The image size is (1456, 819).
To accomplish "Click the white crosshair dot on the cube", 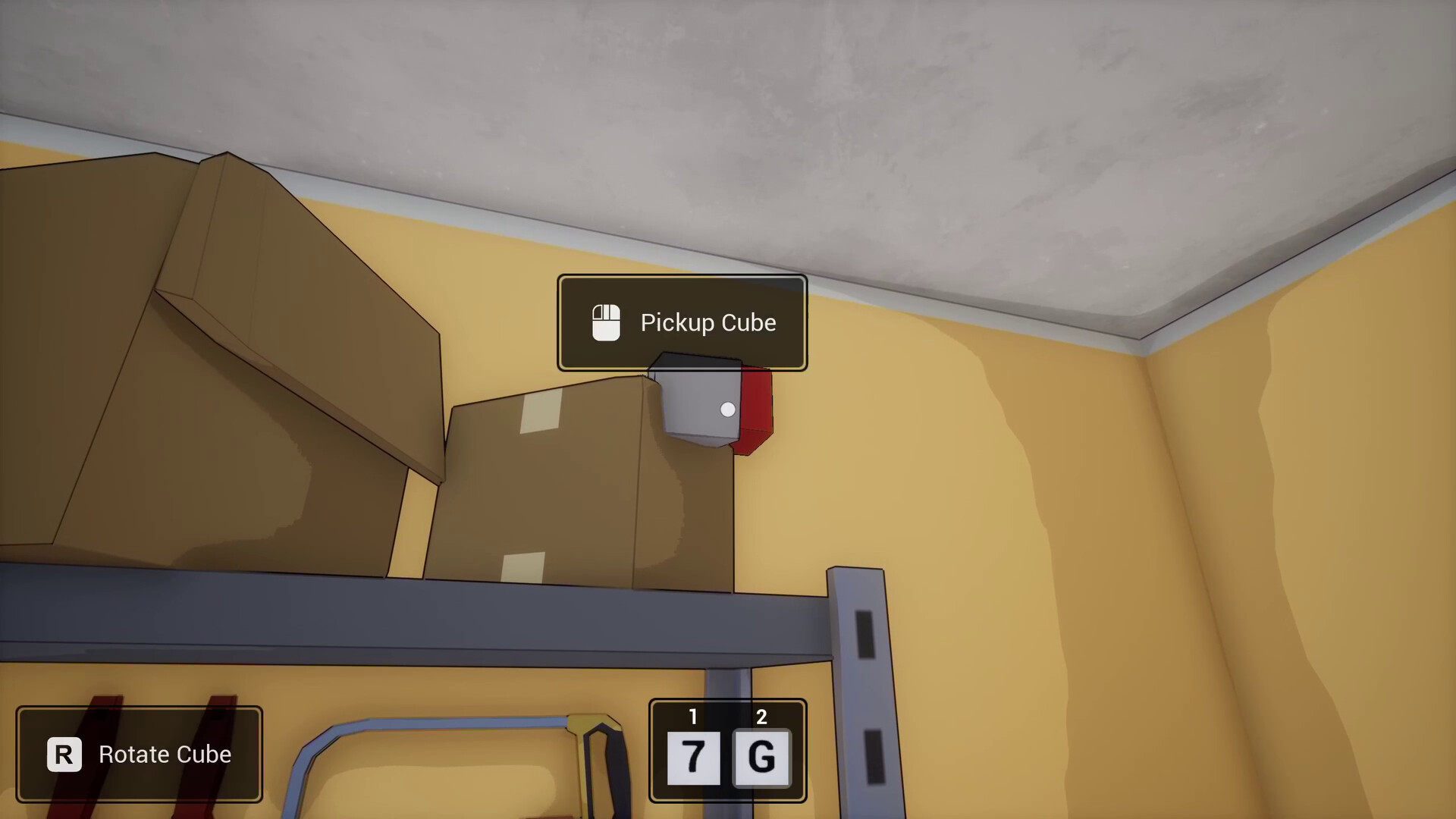I will 727,409.
